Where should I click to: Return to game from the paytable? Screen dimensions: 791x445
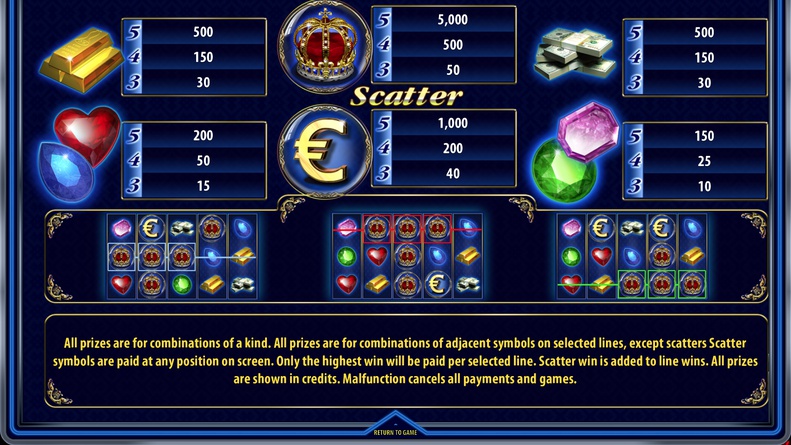(x=396, y=429)
